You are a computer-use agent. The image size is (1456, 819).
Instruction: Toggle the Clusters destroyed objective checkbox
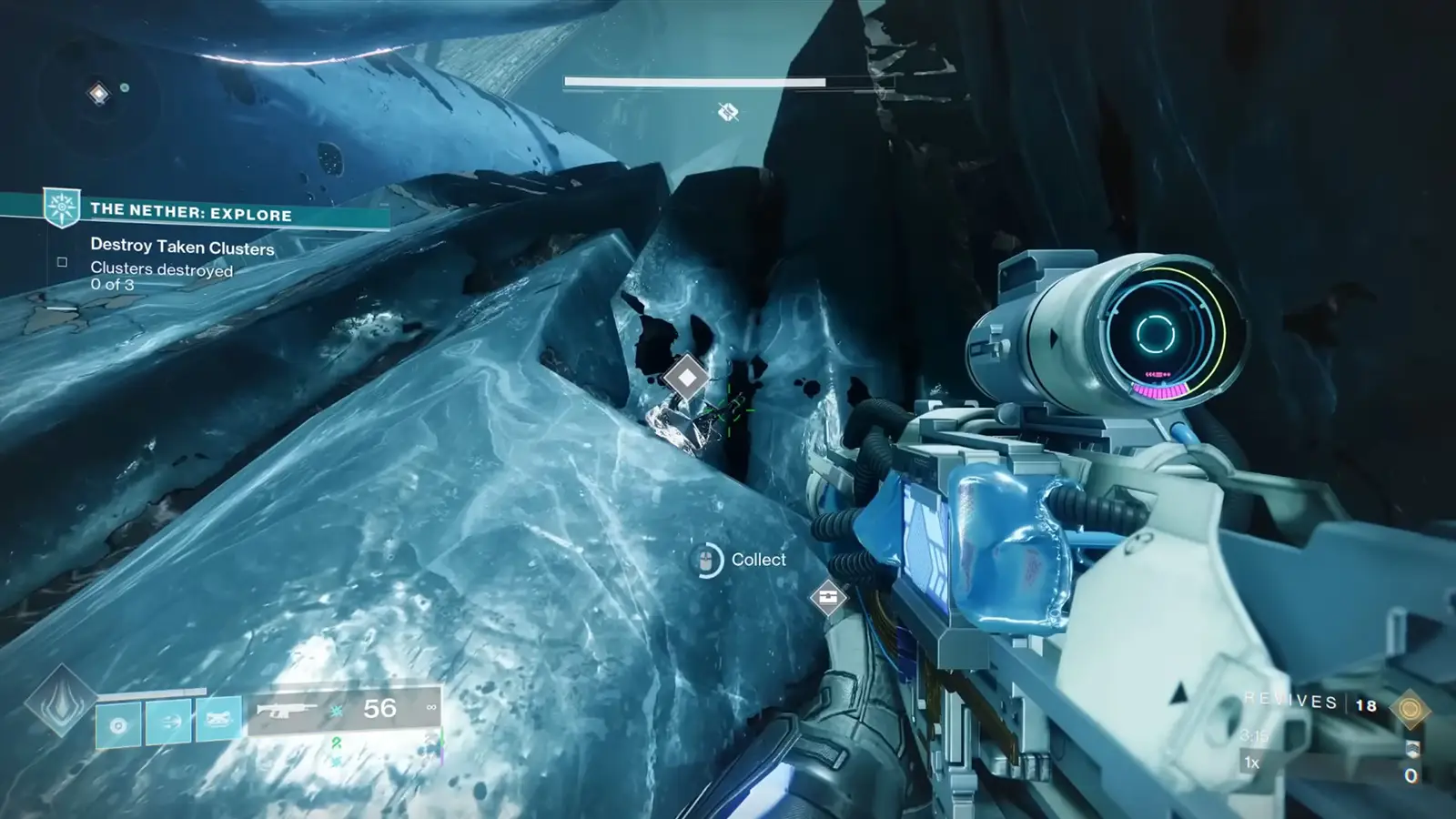(61, 261)
